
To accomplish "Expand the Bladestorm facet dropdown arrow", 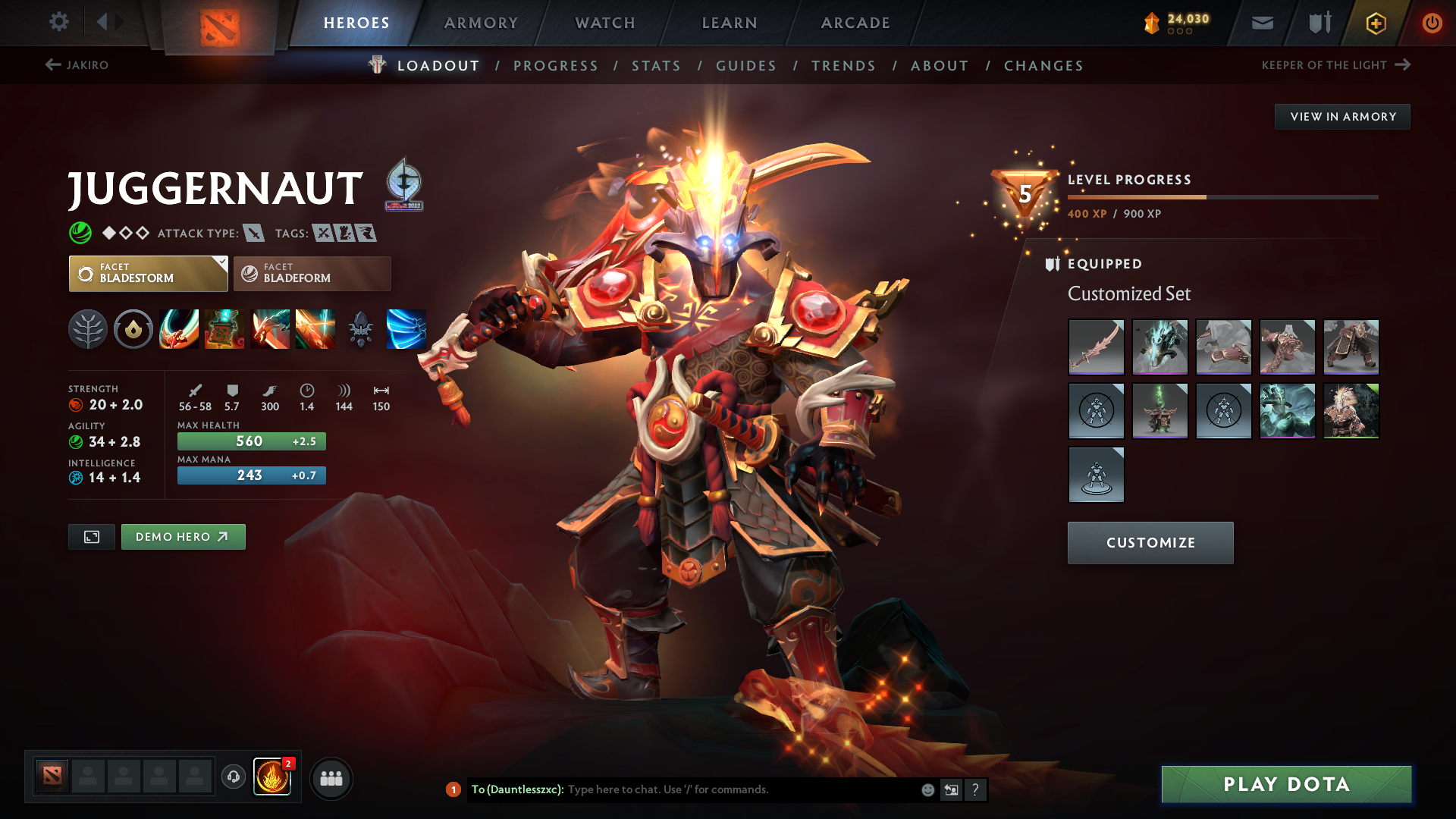I will pyautogui.click(x=221, y=262).
